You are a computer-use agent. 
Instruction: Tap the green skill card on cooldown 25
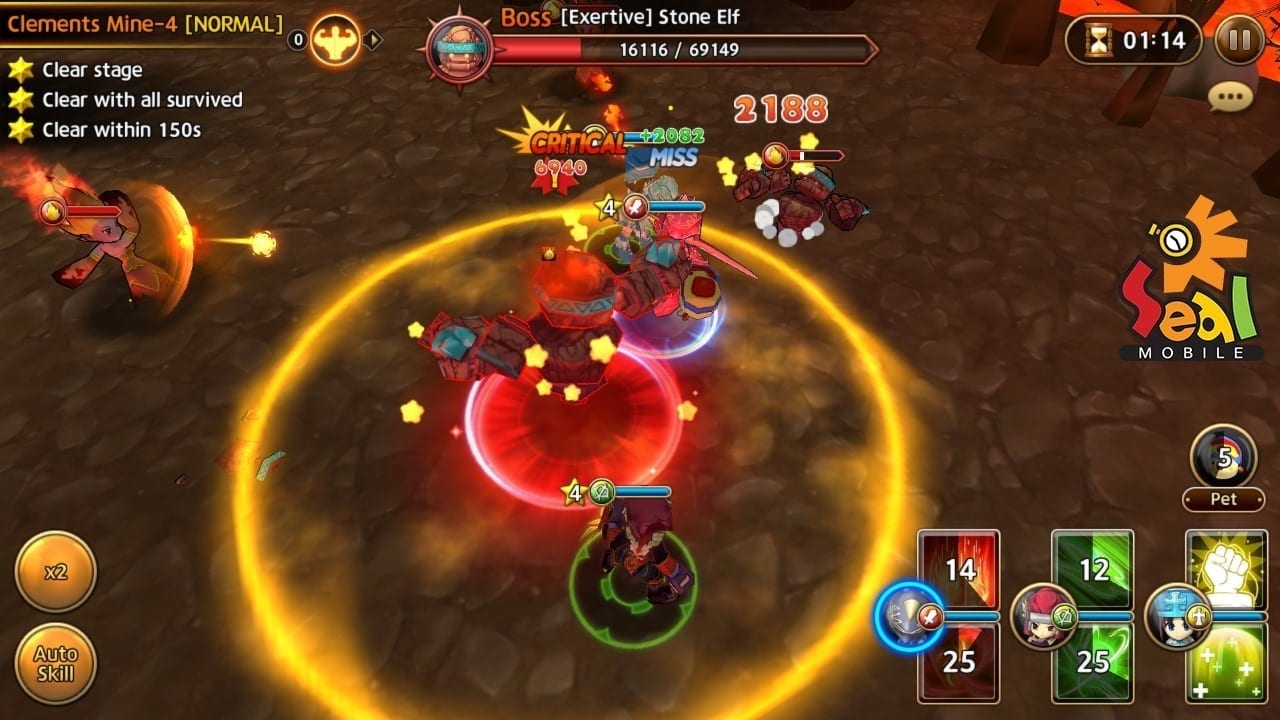tap(1093, 662)
